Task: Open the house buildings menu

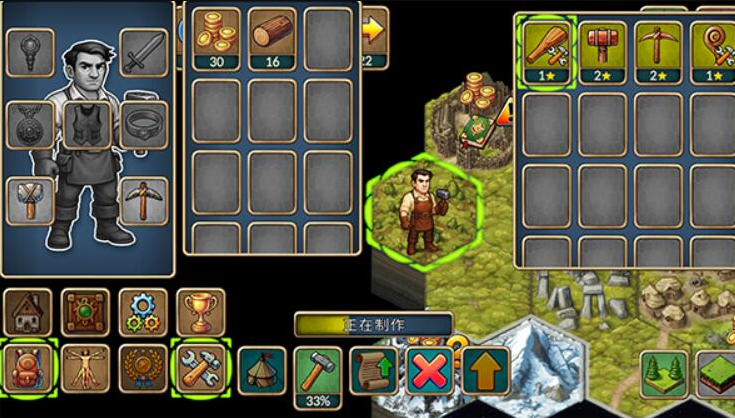Action: coord(27,312)
